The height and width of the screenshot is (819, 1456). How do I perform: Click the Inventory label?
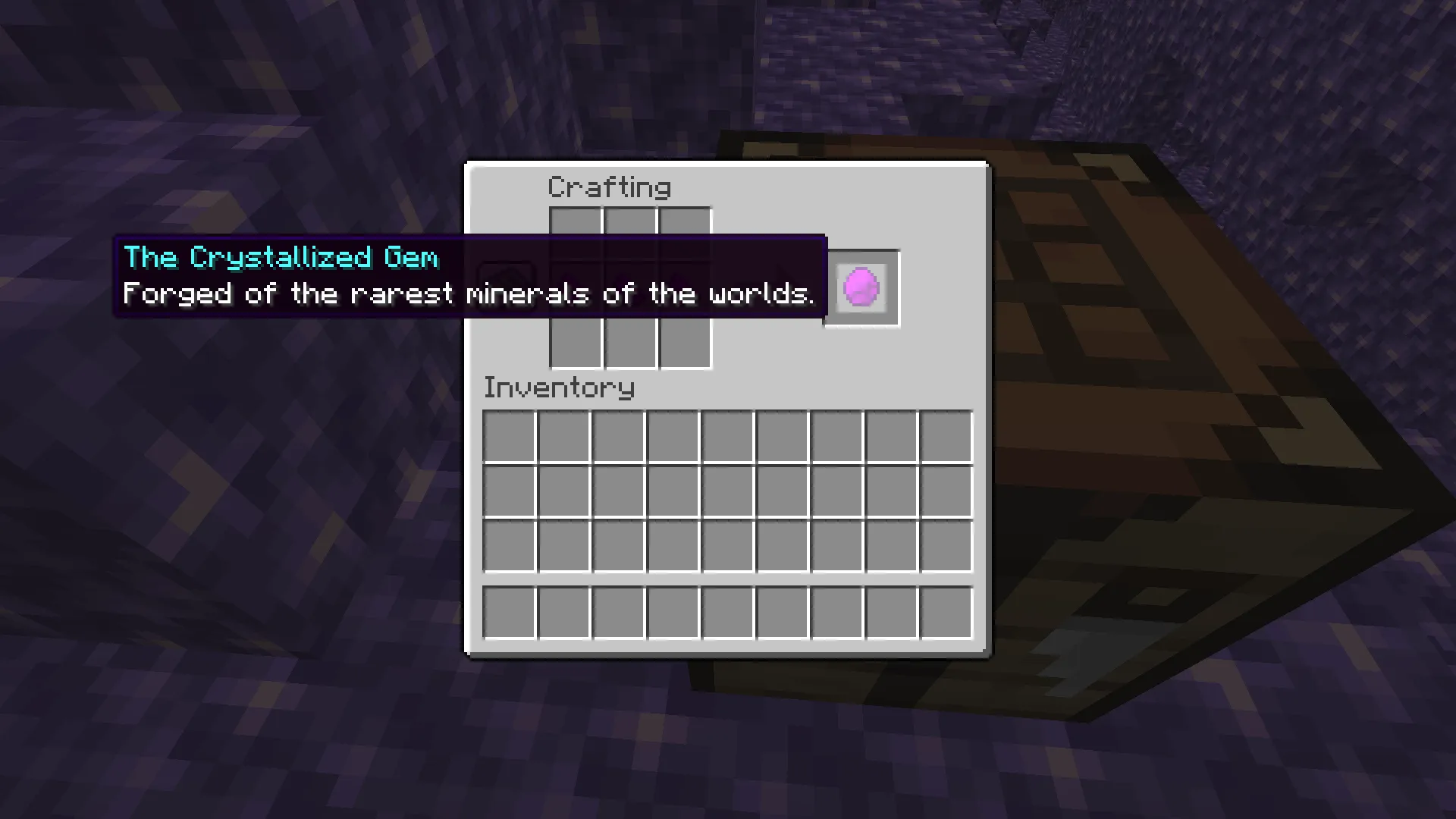click(559, 388)
